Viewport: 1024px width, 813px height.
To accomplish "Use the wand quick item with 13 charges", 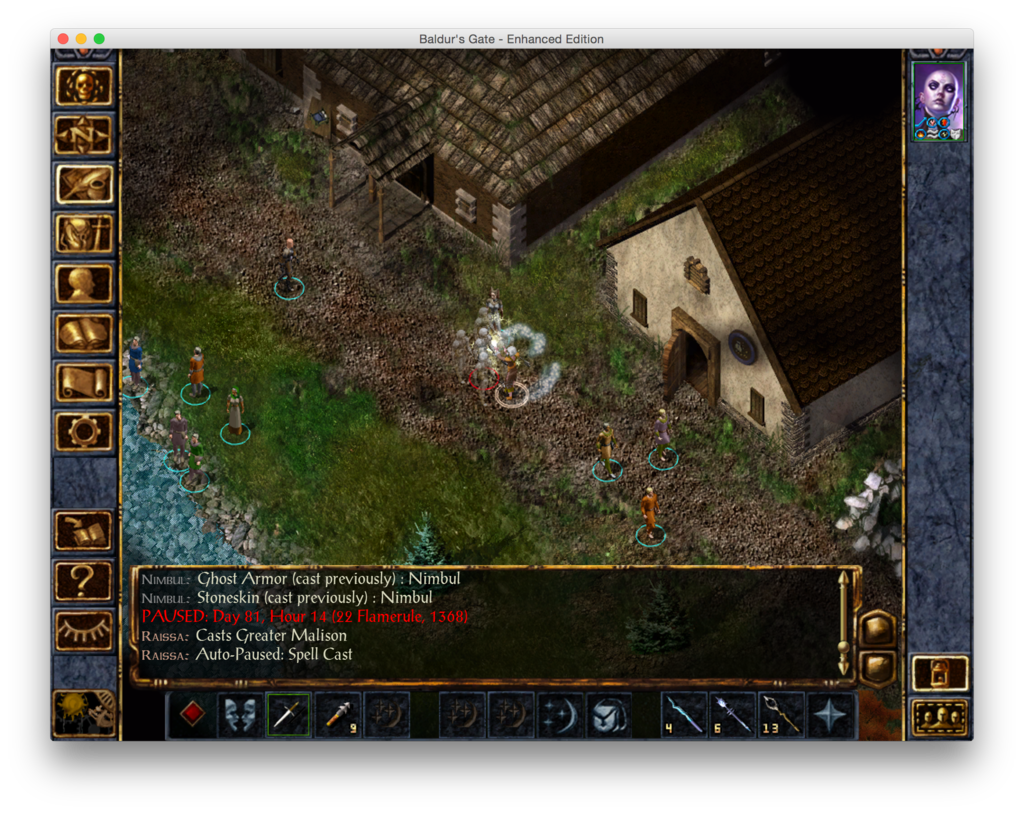I will (x=782, y=714).
